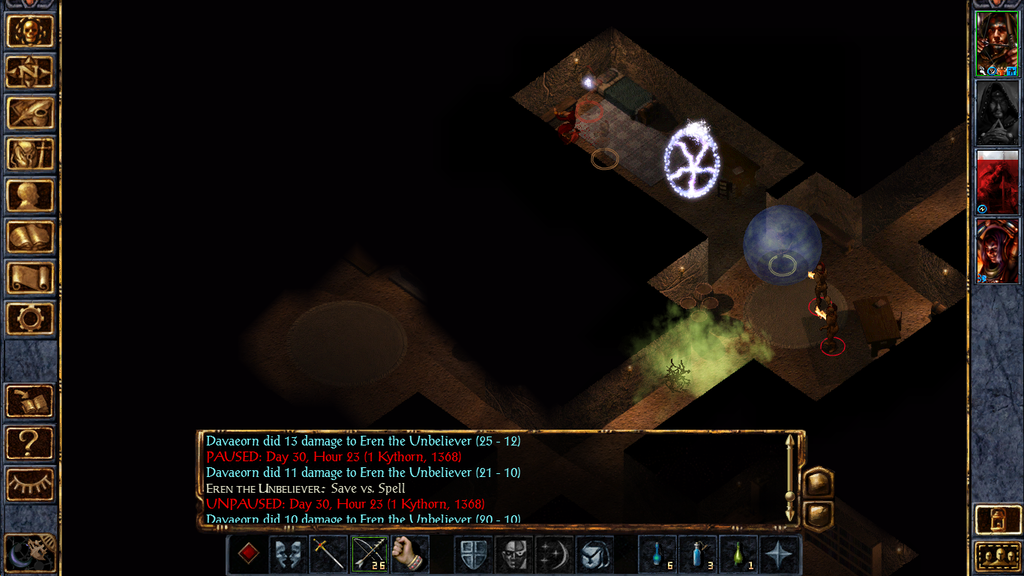Select the bow with 26 arrows
Image resolution: width=1024 pixels, height=576 pixels.
[x=370, y=554]
